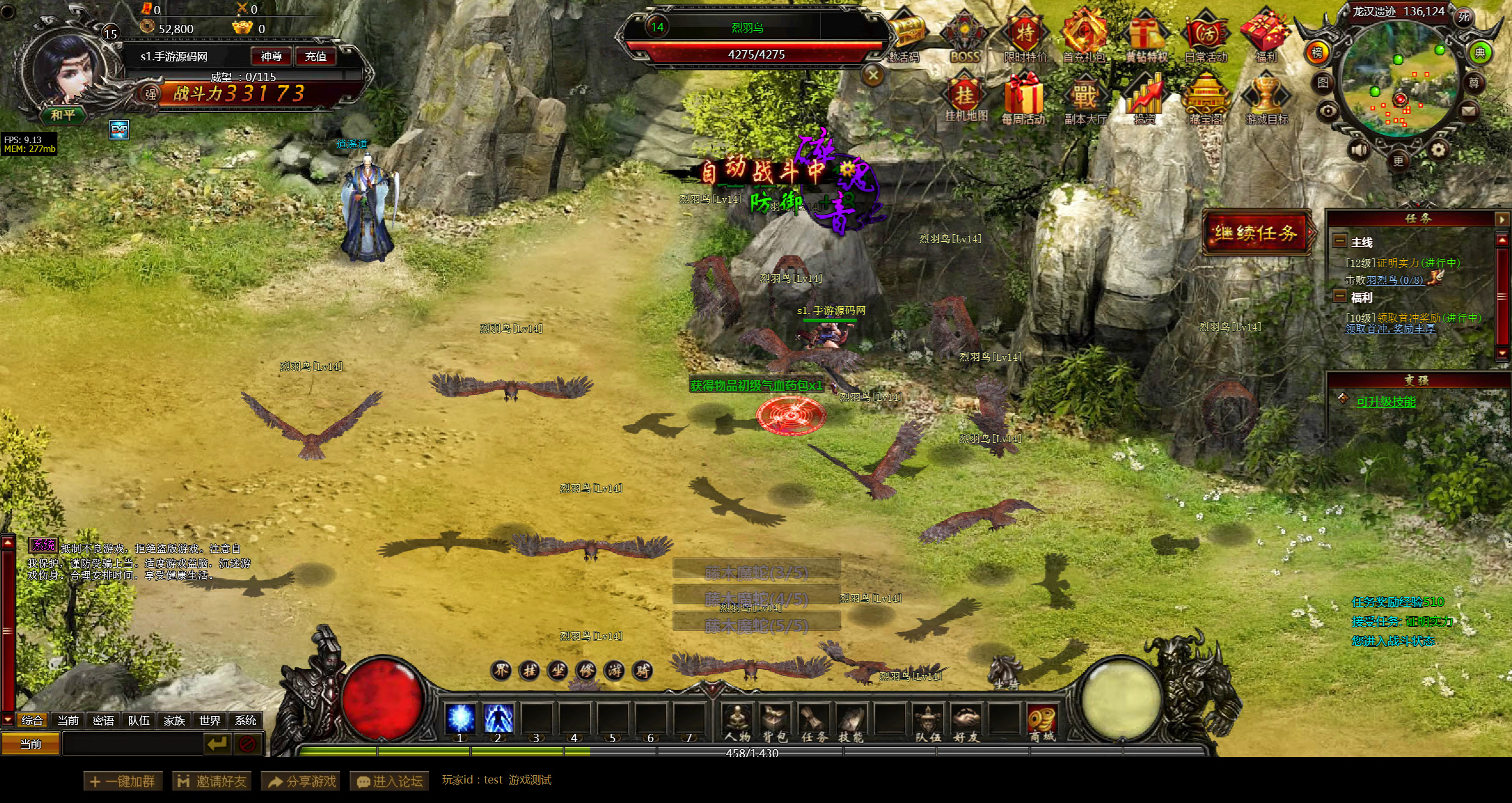Open the 藏宝阁 treasure pavilion icon
This screenshot has width=1512, height=803.
click(1206, 99)
